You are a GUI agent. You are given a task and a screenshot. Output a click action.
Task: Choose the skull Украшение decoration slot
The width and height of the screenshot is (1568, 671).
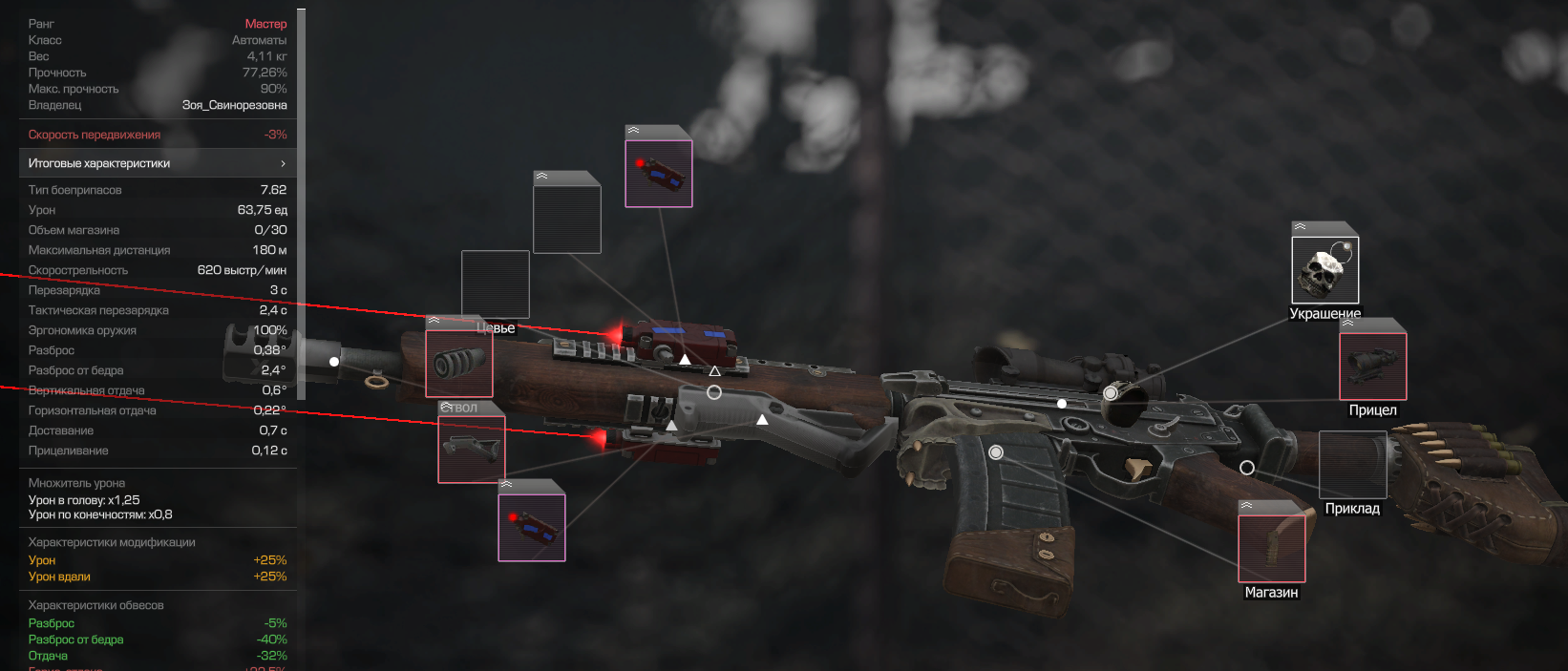click(x=1324, y=270)
